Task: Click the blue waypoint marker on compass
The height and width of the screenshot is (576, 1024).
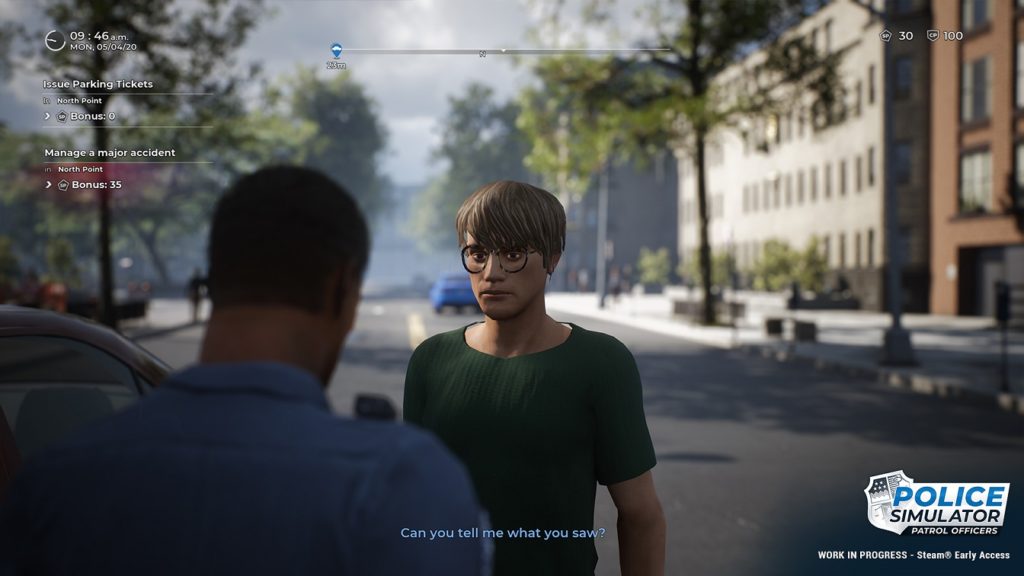Action: point(336,50)
